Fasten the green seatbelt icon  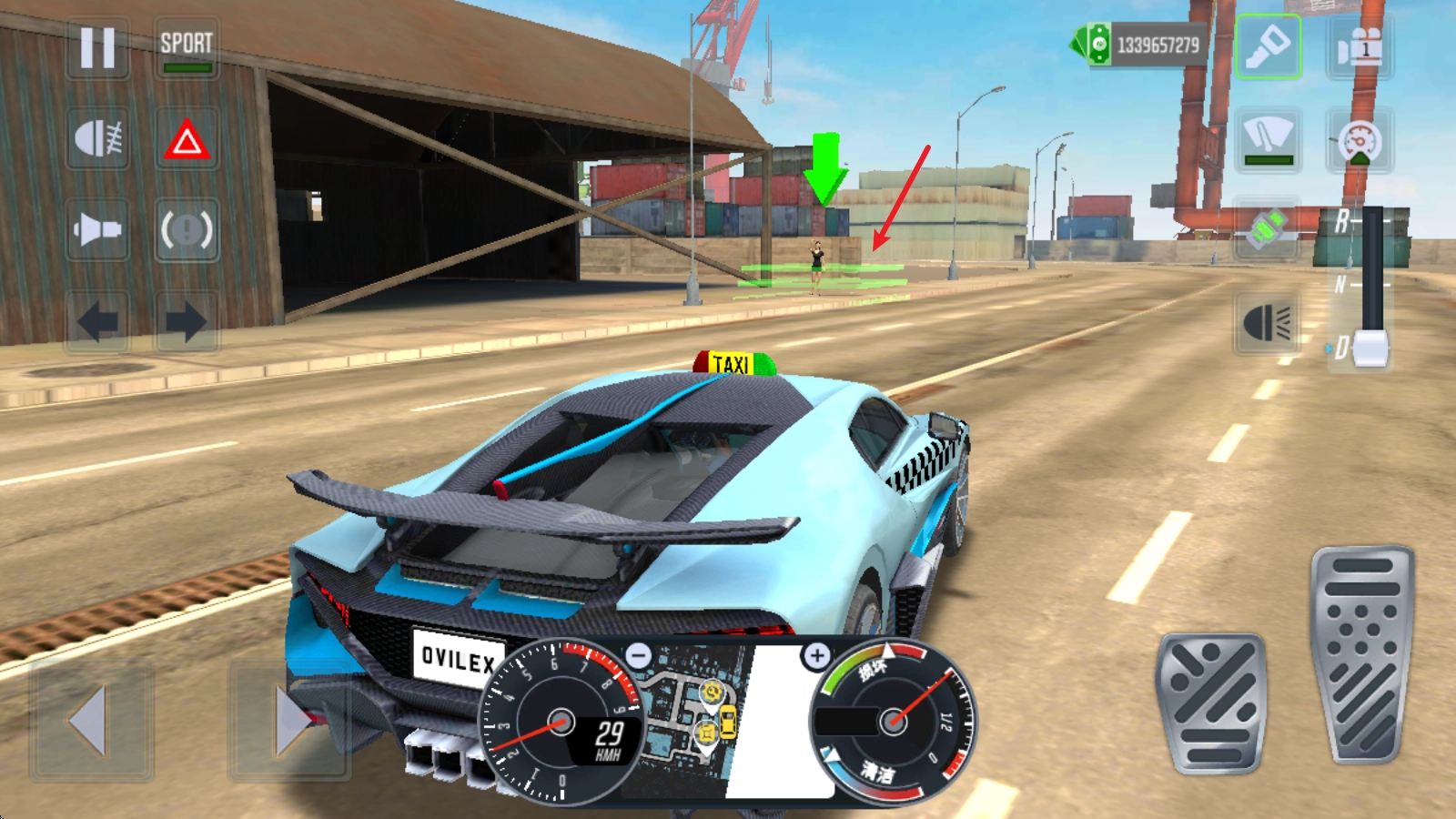[1267, 228]
